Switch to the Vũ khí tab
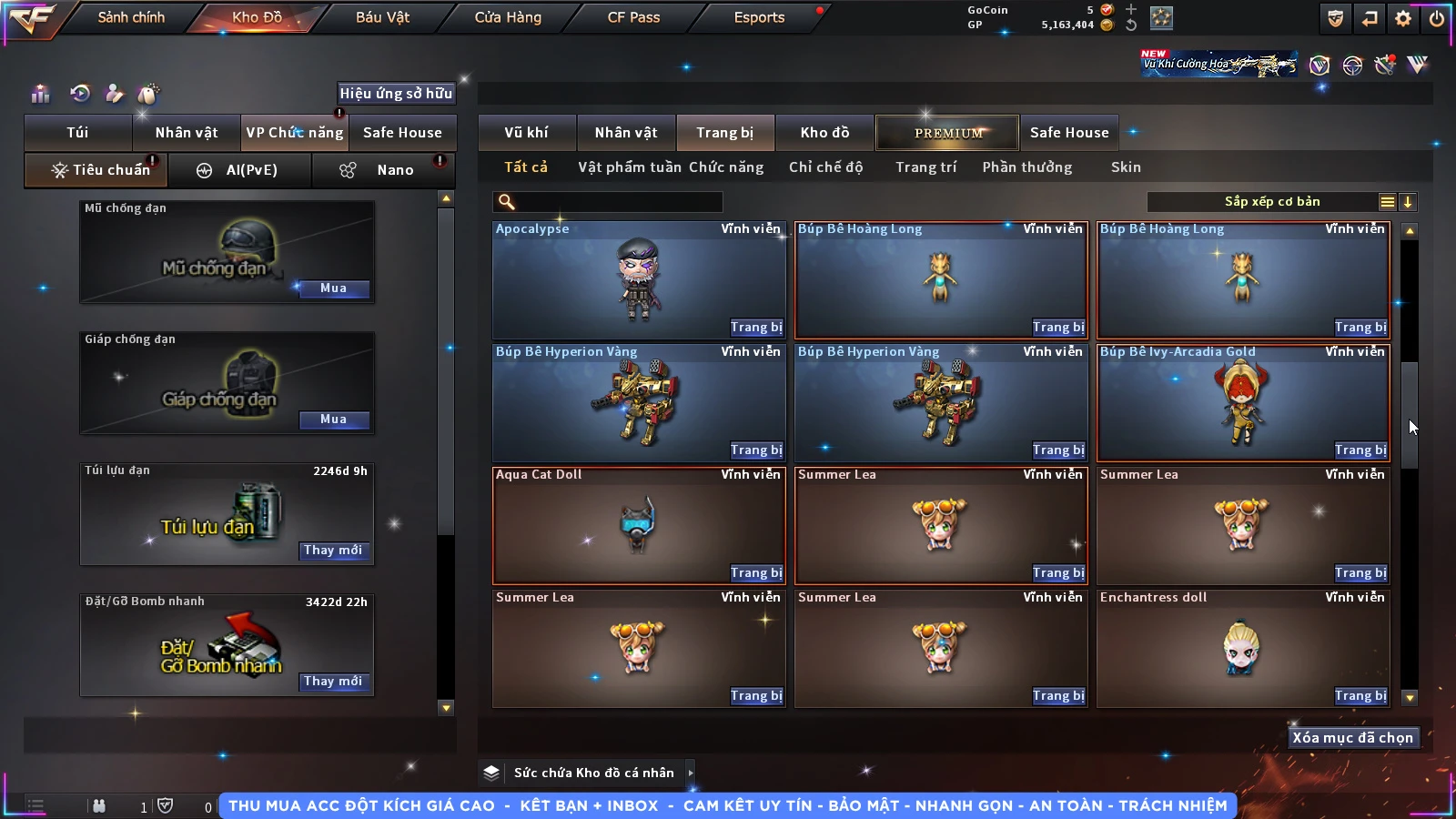The image size is (1456, 819). (x=526, y=133)
